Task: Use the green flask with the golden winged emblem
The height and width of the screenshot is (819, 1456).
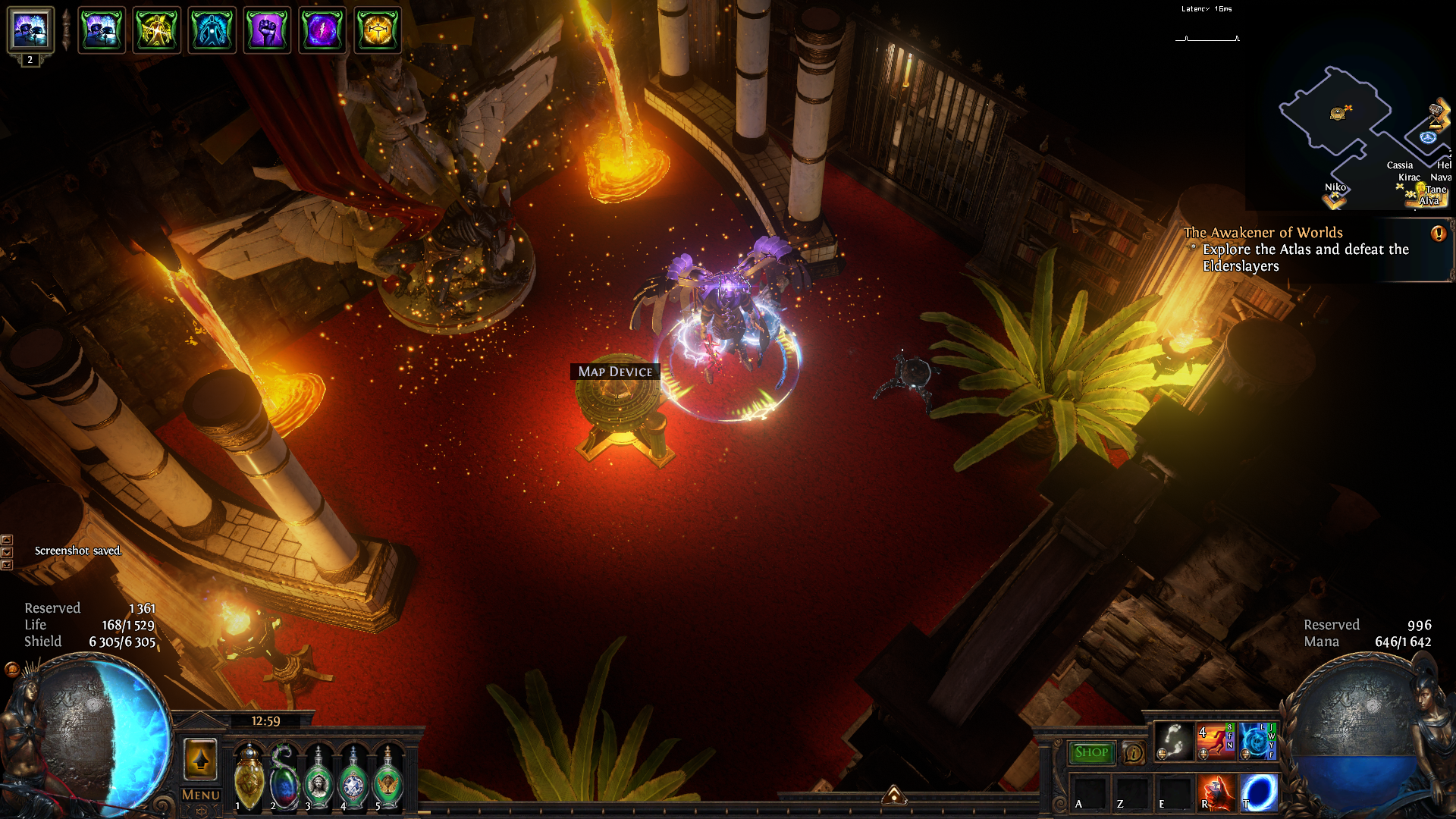Action: [388, 777]
